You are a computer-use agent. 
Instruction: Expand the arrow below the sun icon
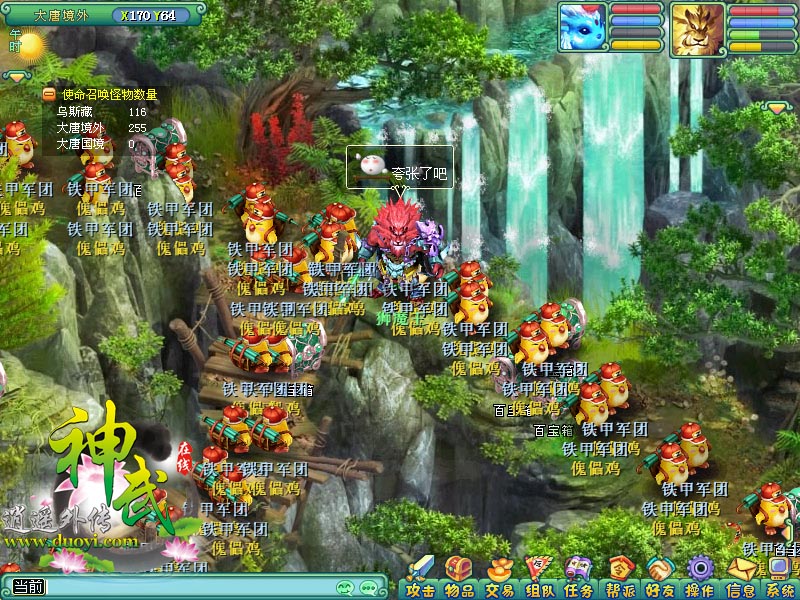click(x=17, y=76)
